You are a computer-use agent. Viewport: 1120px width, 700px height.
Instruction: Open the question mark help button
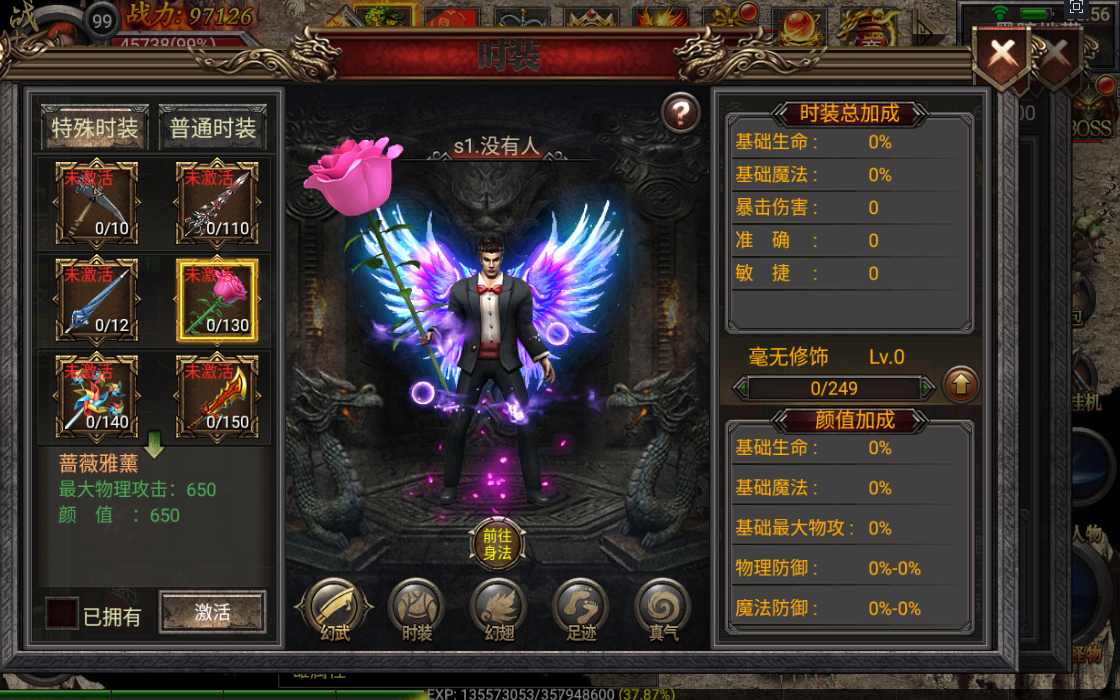681,114
